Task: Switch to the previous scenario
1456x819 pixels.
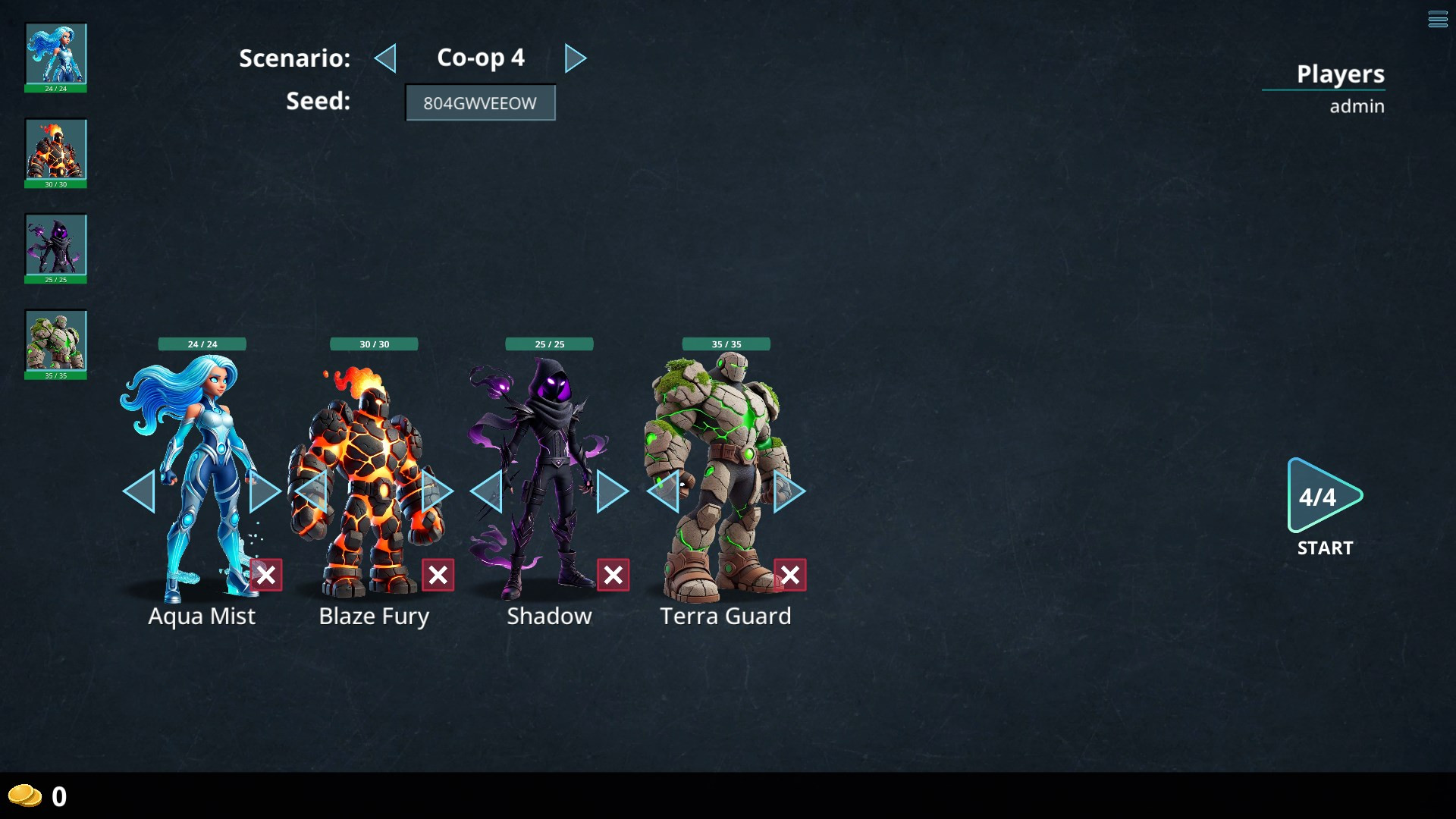Action: point(386,58)
